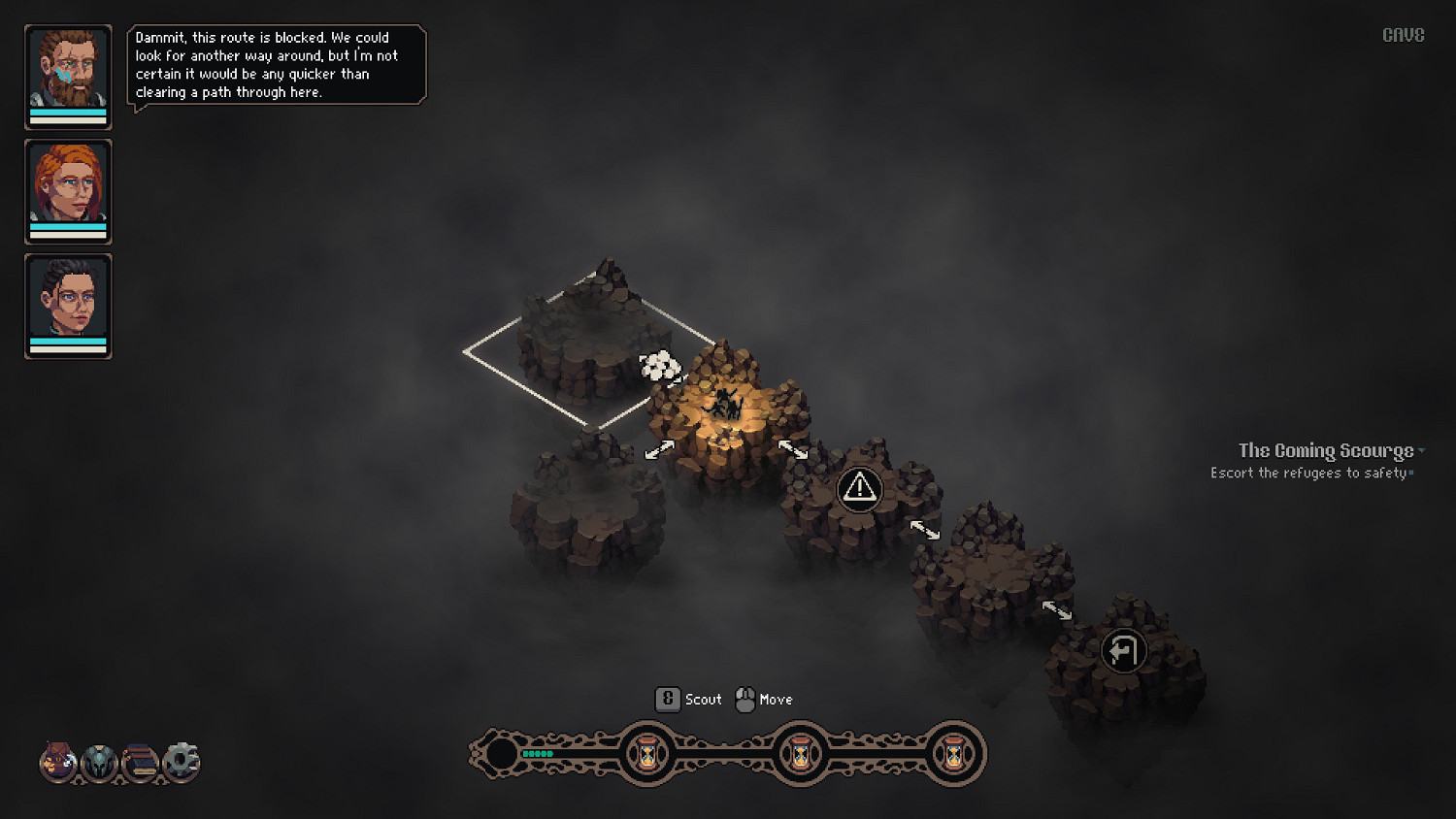Click the exit arrow node on far map tile
Viewport: 1456px width, 819px height.
coord(1123,651)
